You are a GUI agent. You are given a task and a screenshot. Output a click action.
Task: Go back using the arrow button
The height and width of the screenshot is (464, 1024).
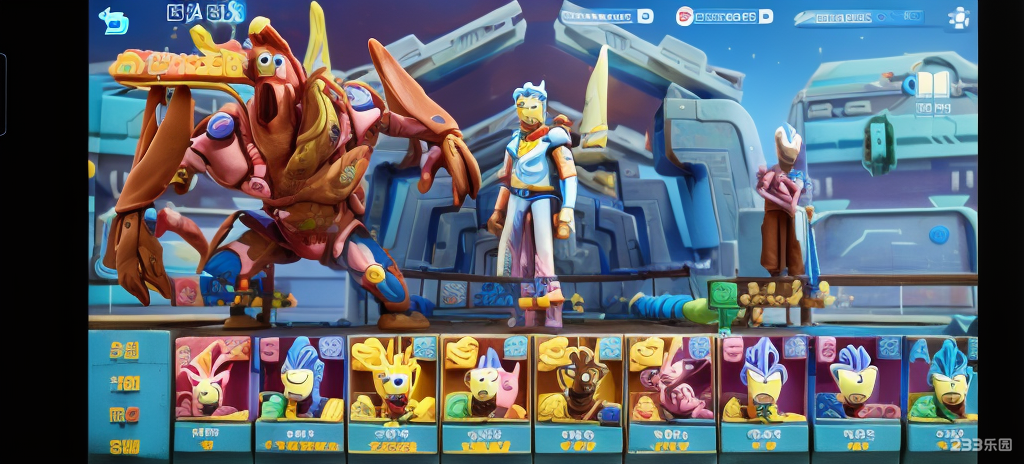coord(113,20)
